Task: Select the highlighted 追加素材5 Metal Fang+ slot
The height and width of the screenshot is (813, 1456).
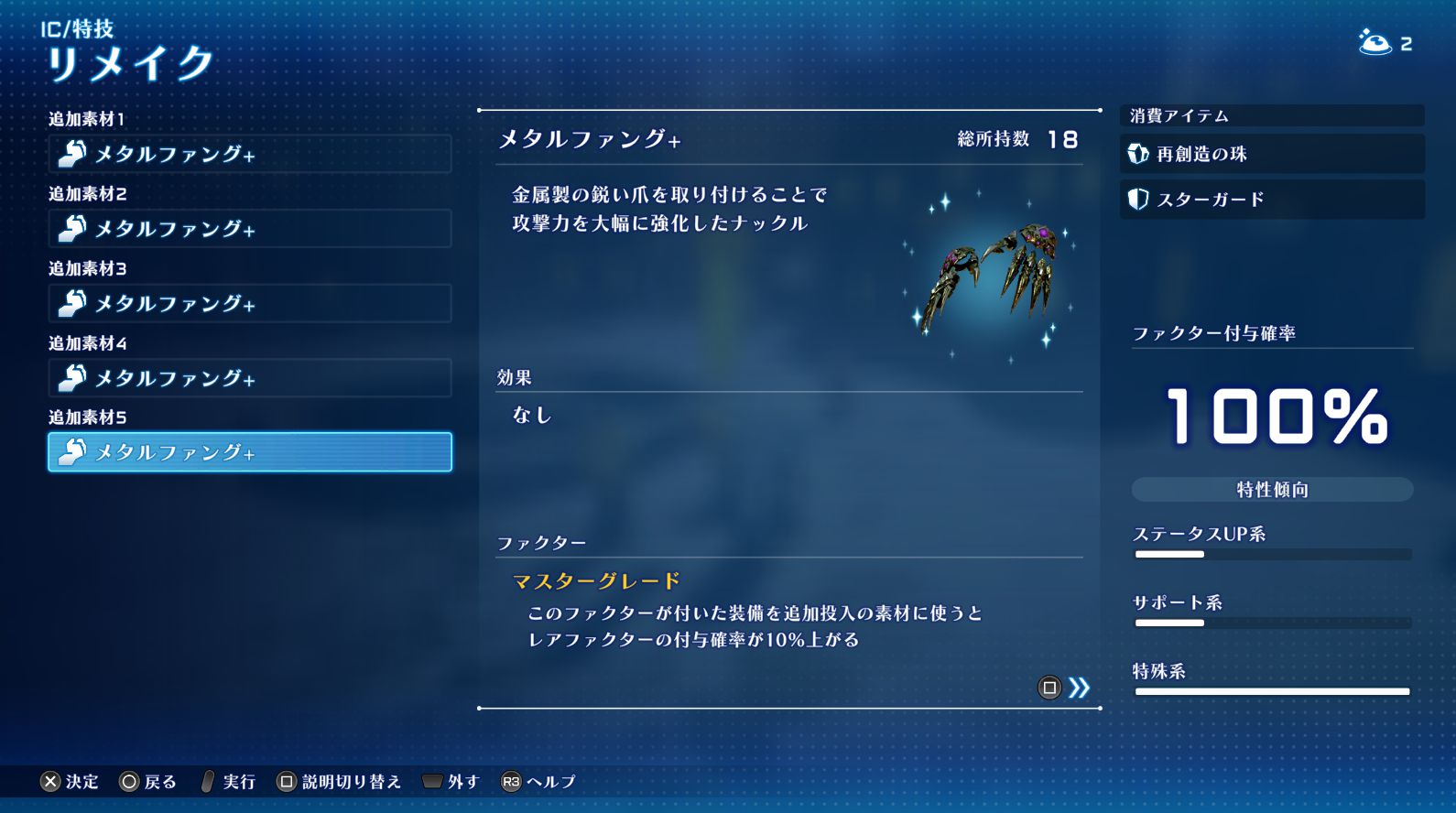Action: point(249,452)
